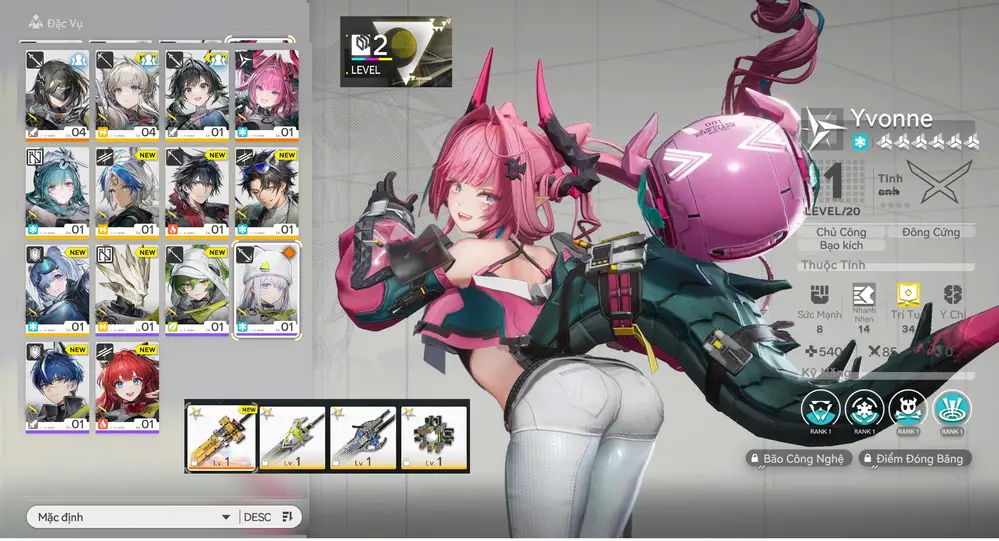Choose the green-haired hooded character card
Viewport: 999px width, 541px height.
click(196, 289)
